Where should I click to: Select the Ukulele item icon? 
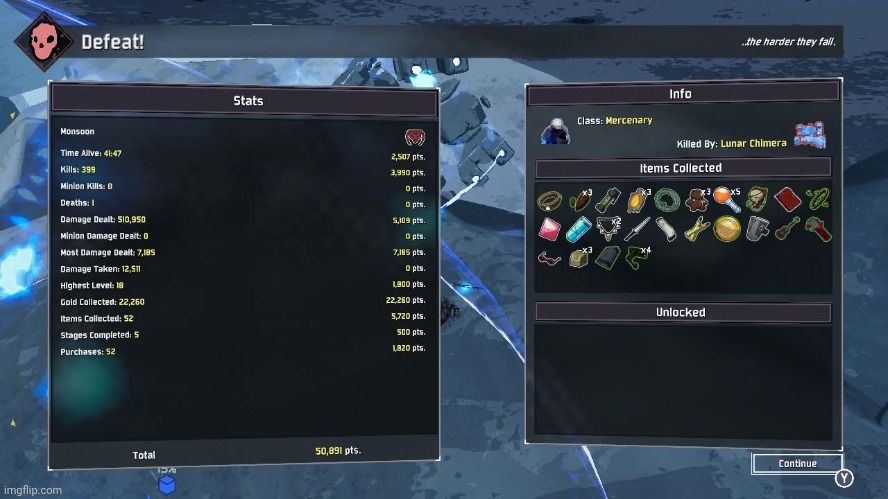click(787, 228)
